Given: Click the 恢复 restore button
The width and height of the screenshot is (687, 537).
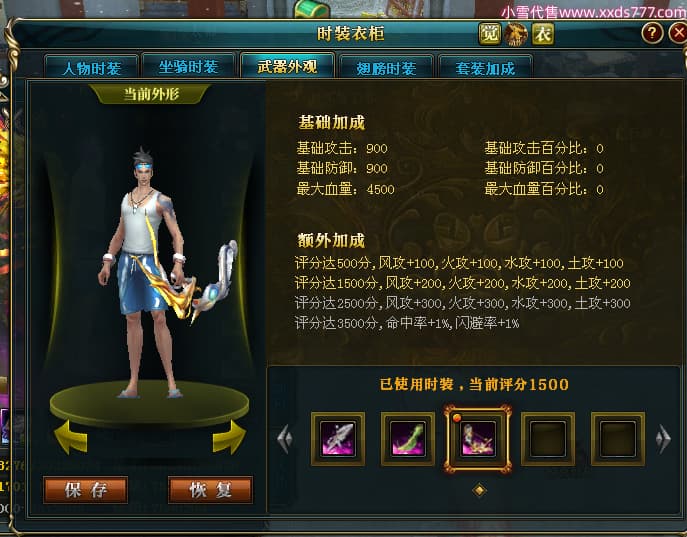Looking at the screenshot, I should pyautogui.click(x=210, y=489).
